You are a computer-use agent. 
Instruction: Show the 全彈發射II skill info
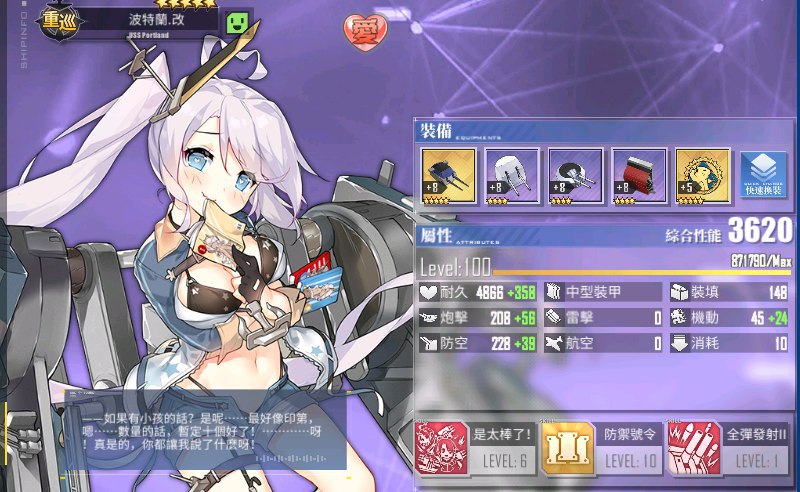pos(728,447)
